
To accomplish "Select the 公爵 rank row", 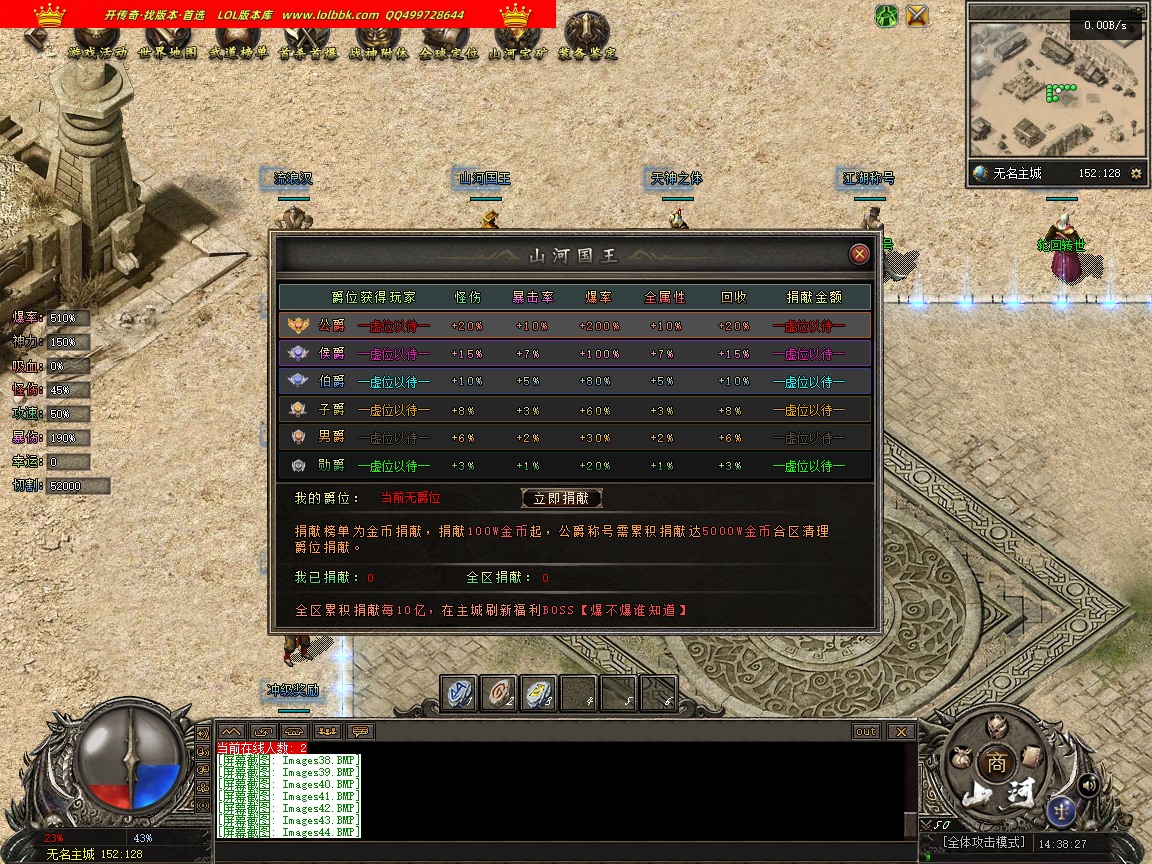I will pos(574,326).
